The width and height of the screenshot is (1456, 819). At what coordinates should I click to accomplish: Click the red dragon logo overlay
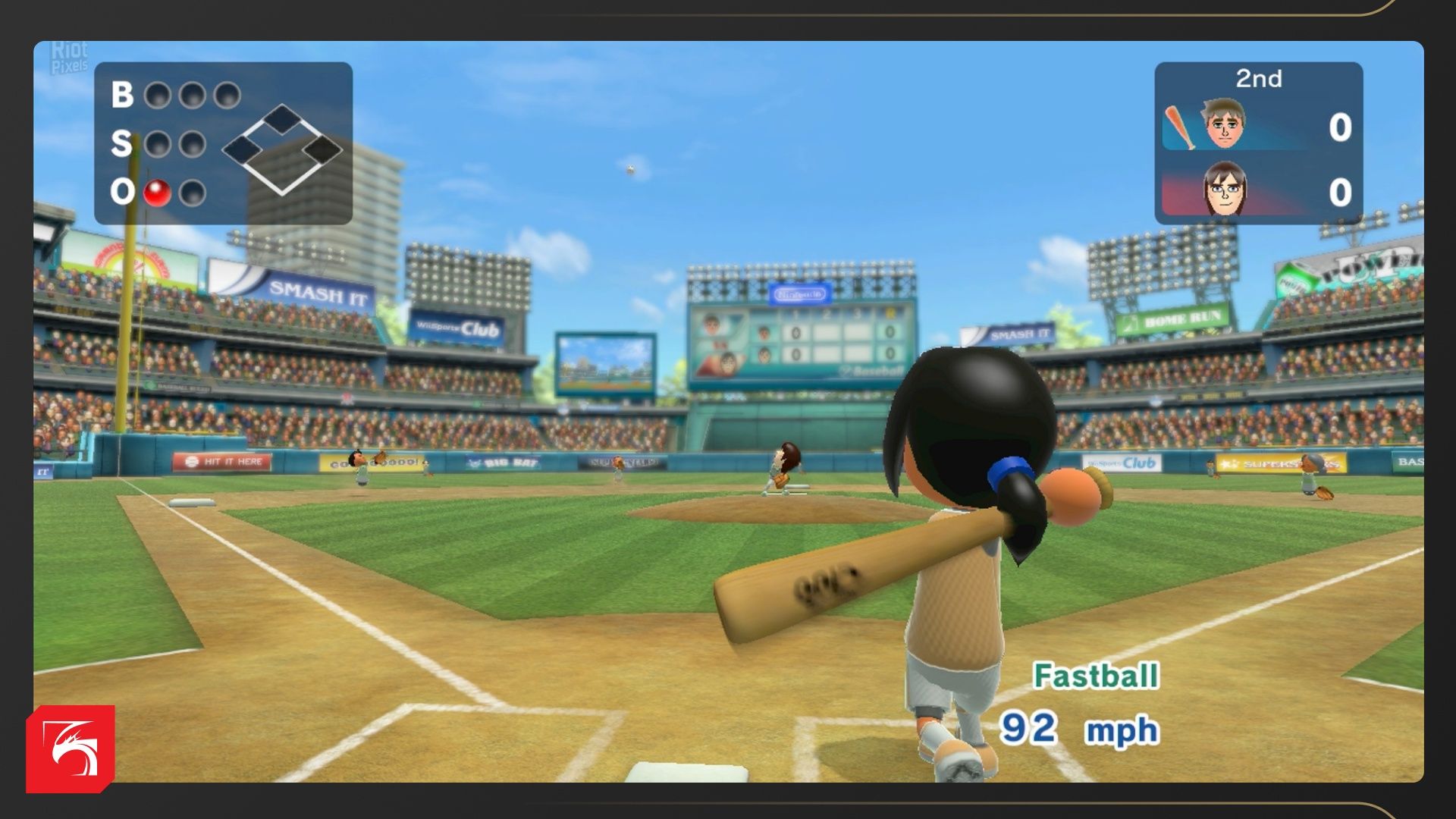coord(71,748)
